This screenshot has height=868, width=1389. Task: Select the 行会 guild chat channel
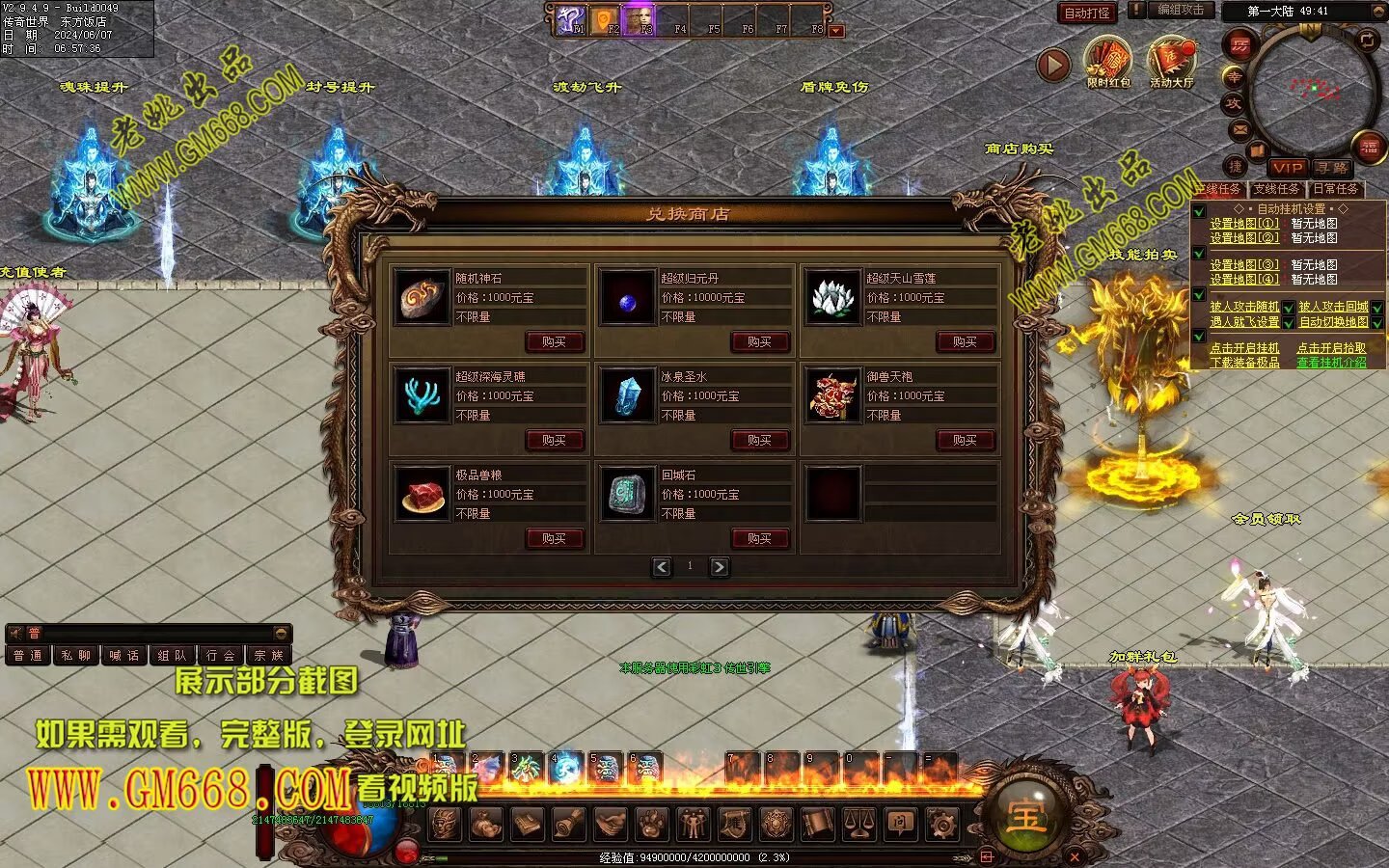(x=220, y=656)
